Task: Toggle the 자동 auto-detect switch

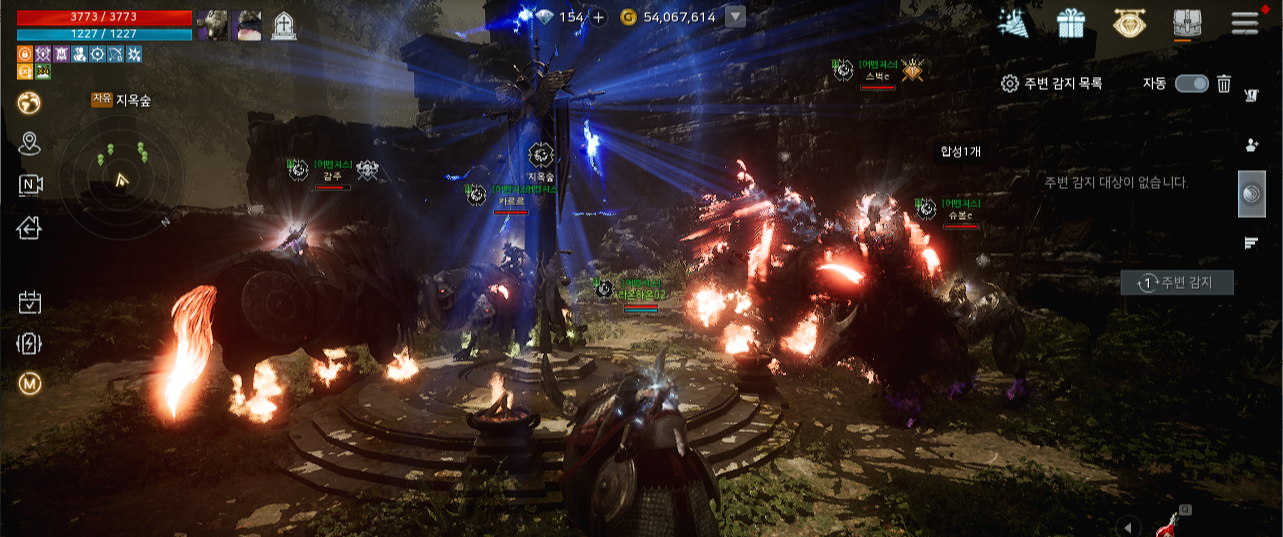Action: 1191,84
